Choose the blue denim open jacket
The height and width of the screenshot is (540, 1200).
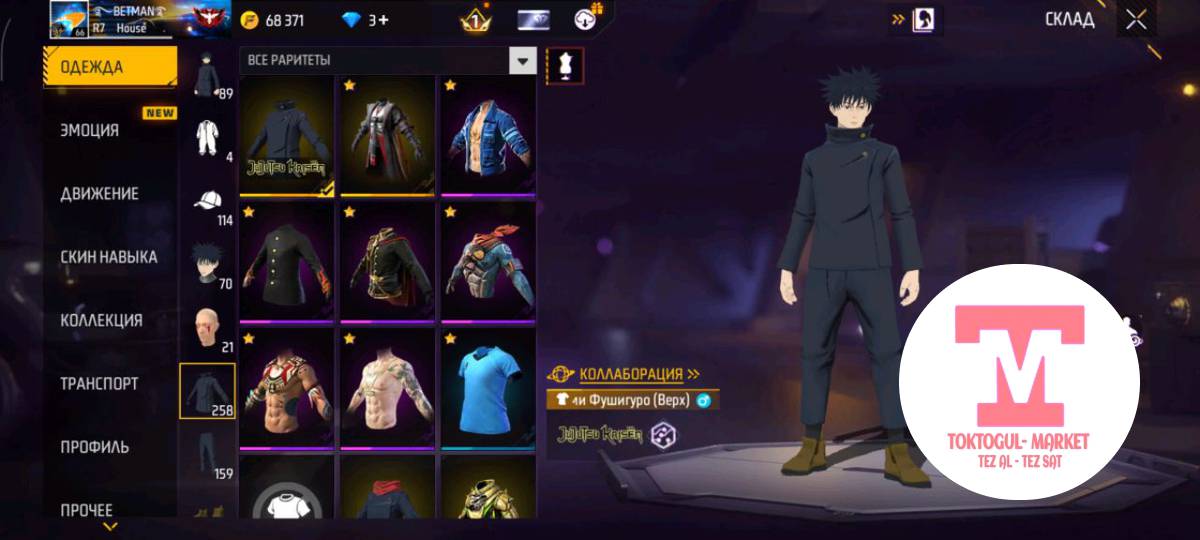click(488, 135)
